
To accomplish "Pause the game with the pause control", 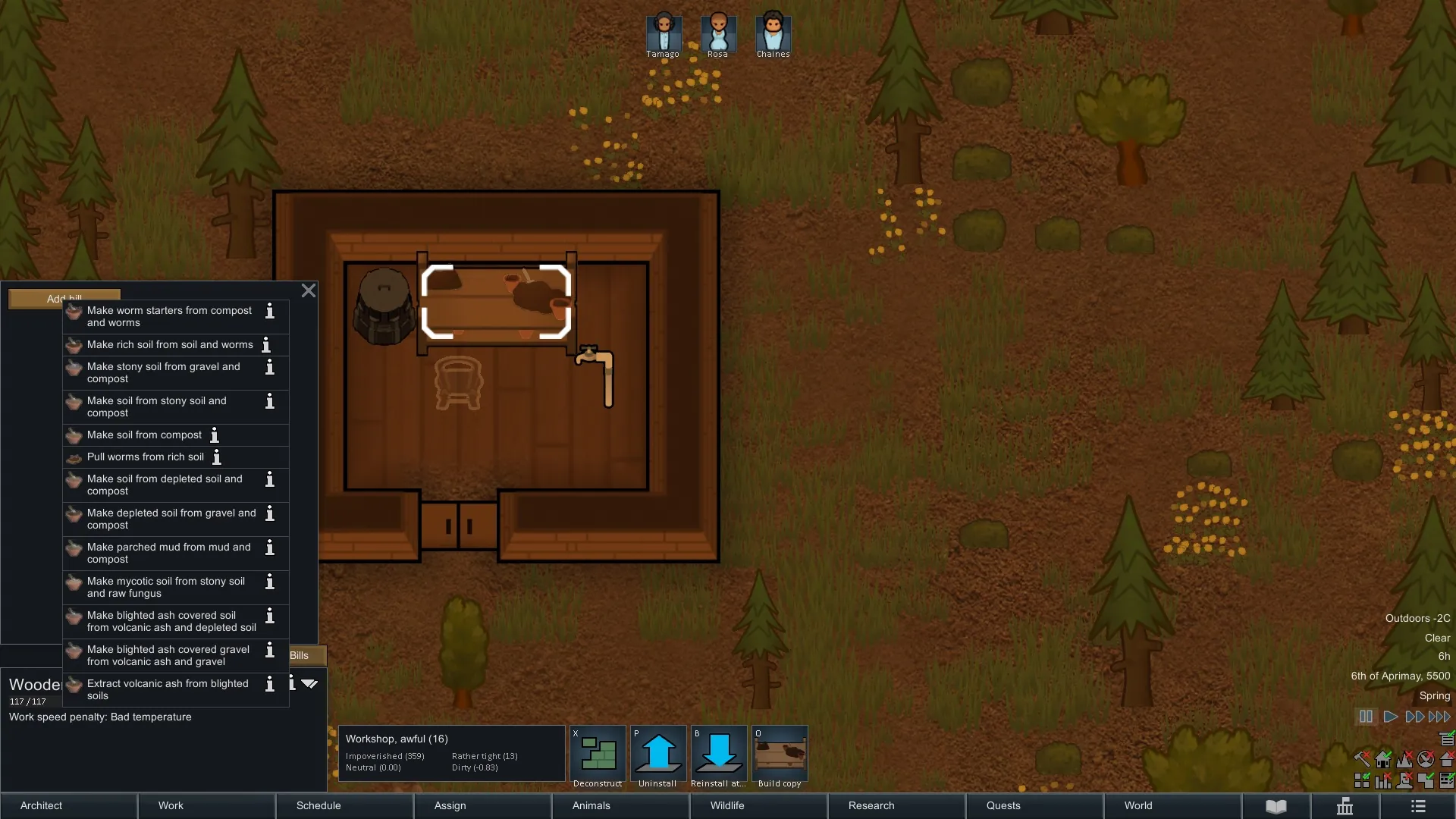I will click(x=1366, y=717).
